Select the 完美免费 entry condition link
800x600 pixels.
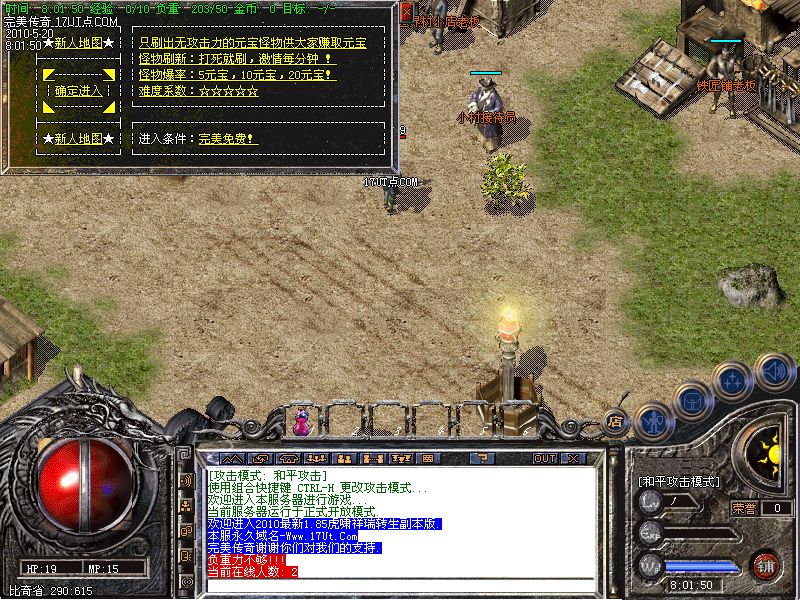coord(228,139)
